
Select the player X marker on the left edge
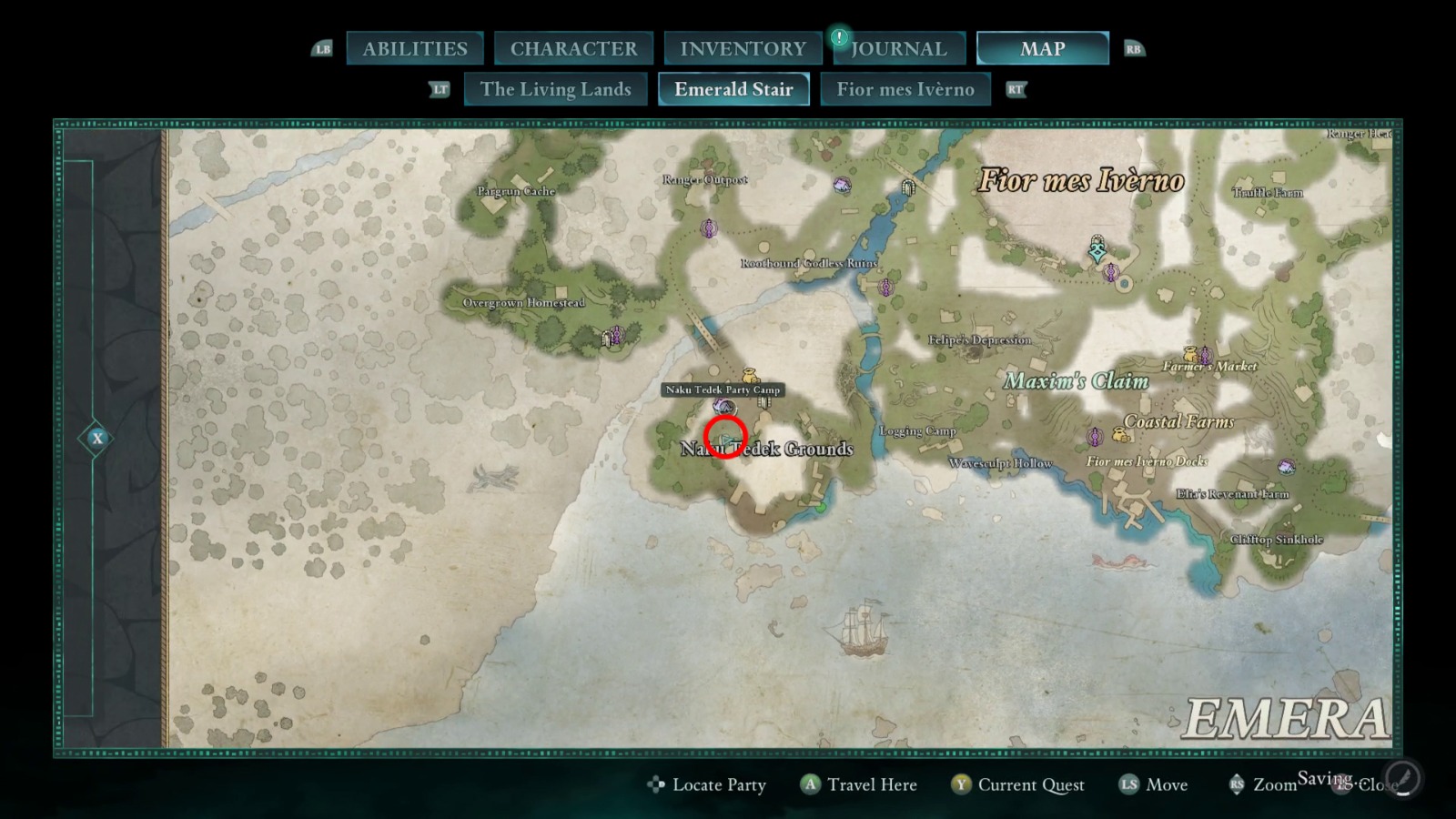pyautogui.click(x=96, y=438)
